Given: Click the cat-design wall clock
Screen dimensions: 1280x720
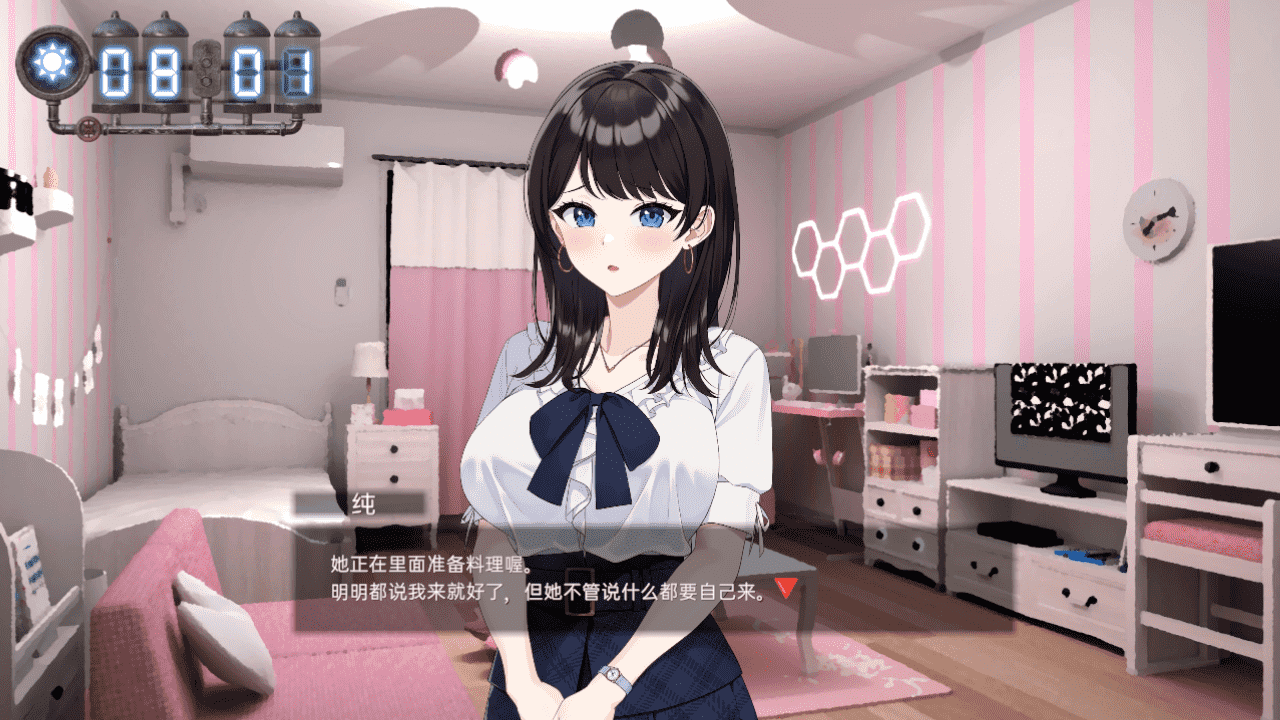Looking at the screenshot, I should 1155,218.
